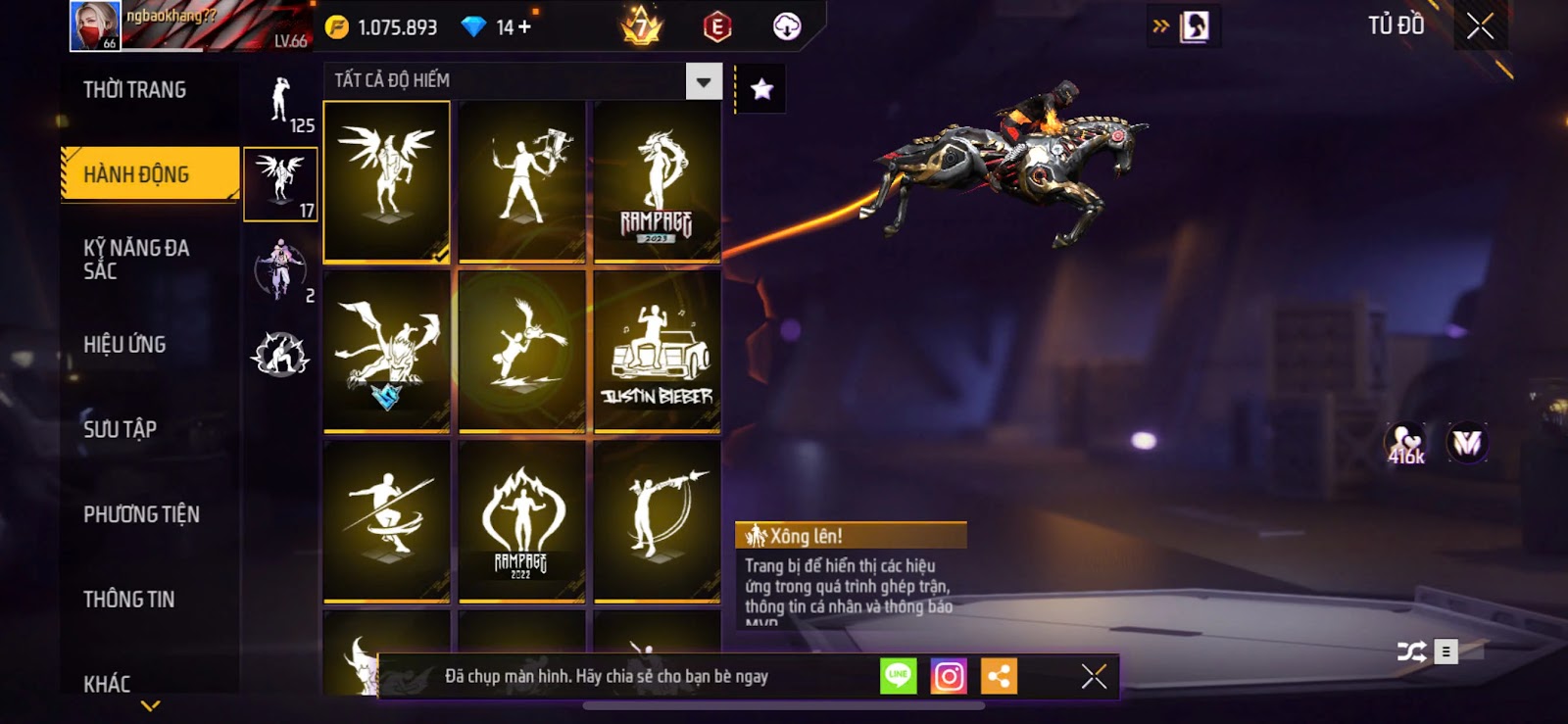Select the winged emote tile with checkmark
Viewport: 1568px width, 724px height.
(387, 182)
